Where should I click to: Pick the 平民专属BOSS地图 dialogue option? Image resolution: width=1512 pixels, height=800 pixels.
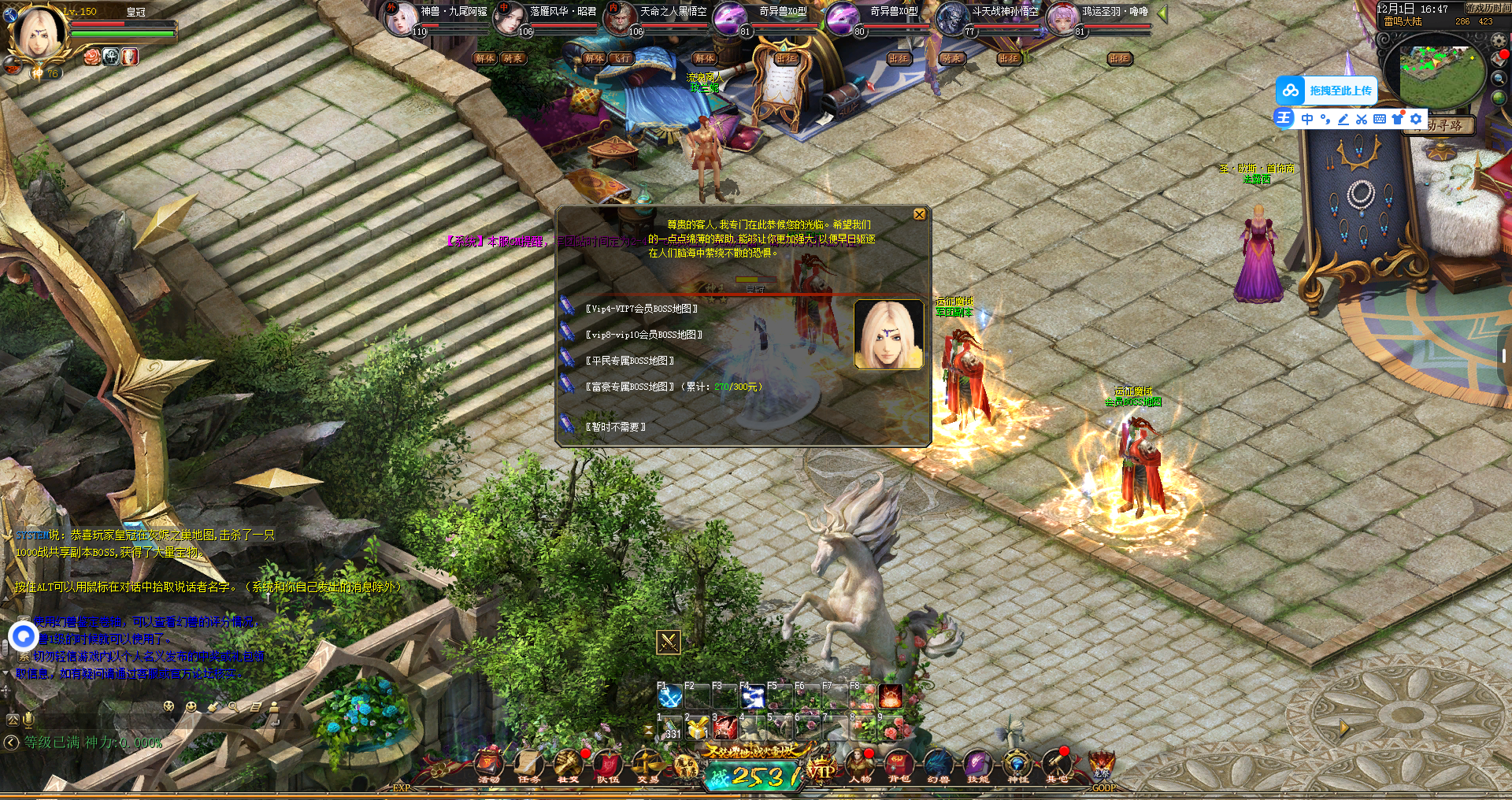pos(629,361)
